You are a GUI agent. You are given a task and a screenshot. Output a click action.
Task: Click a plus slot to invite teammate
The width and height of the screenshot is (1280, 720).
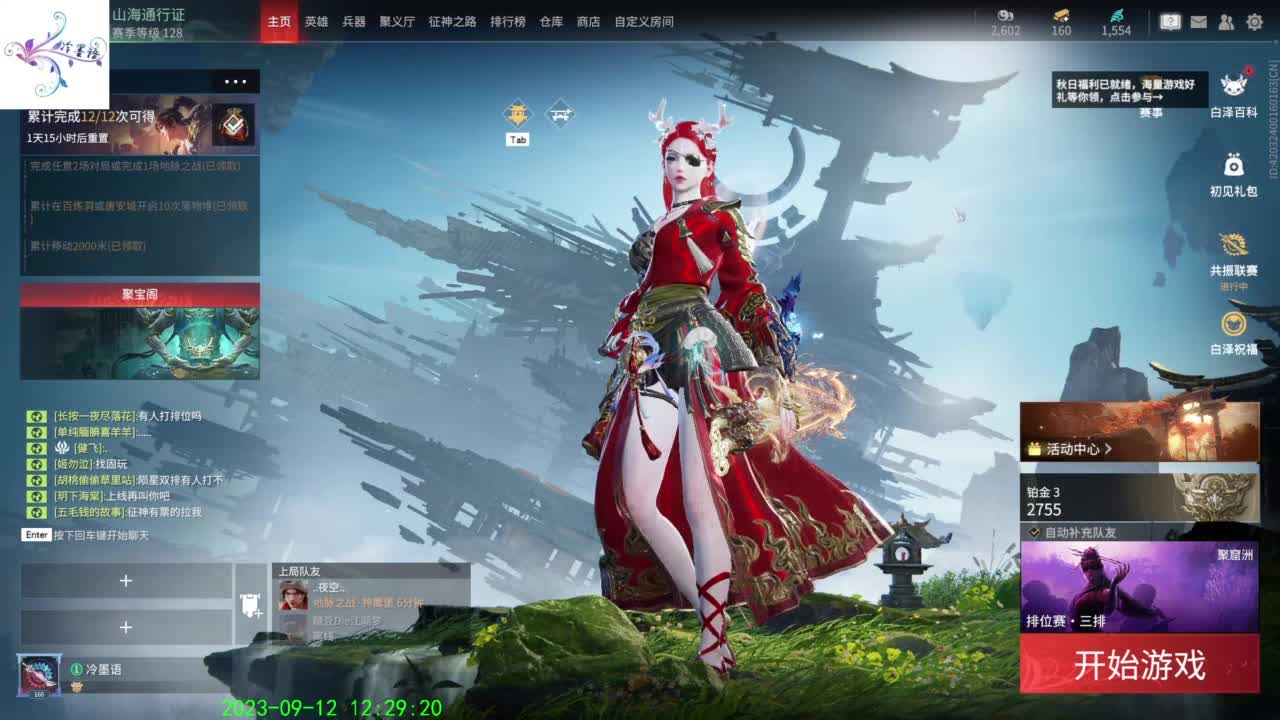127,580
